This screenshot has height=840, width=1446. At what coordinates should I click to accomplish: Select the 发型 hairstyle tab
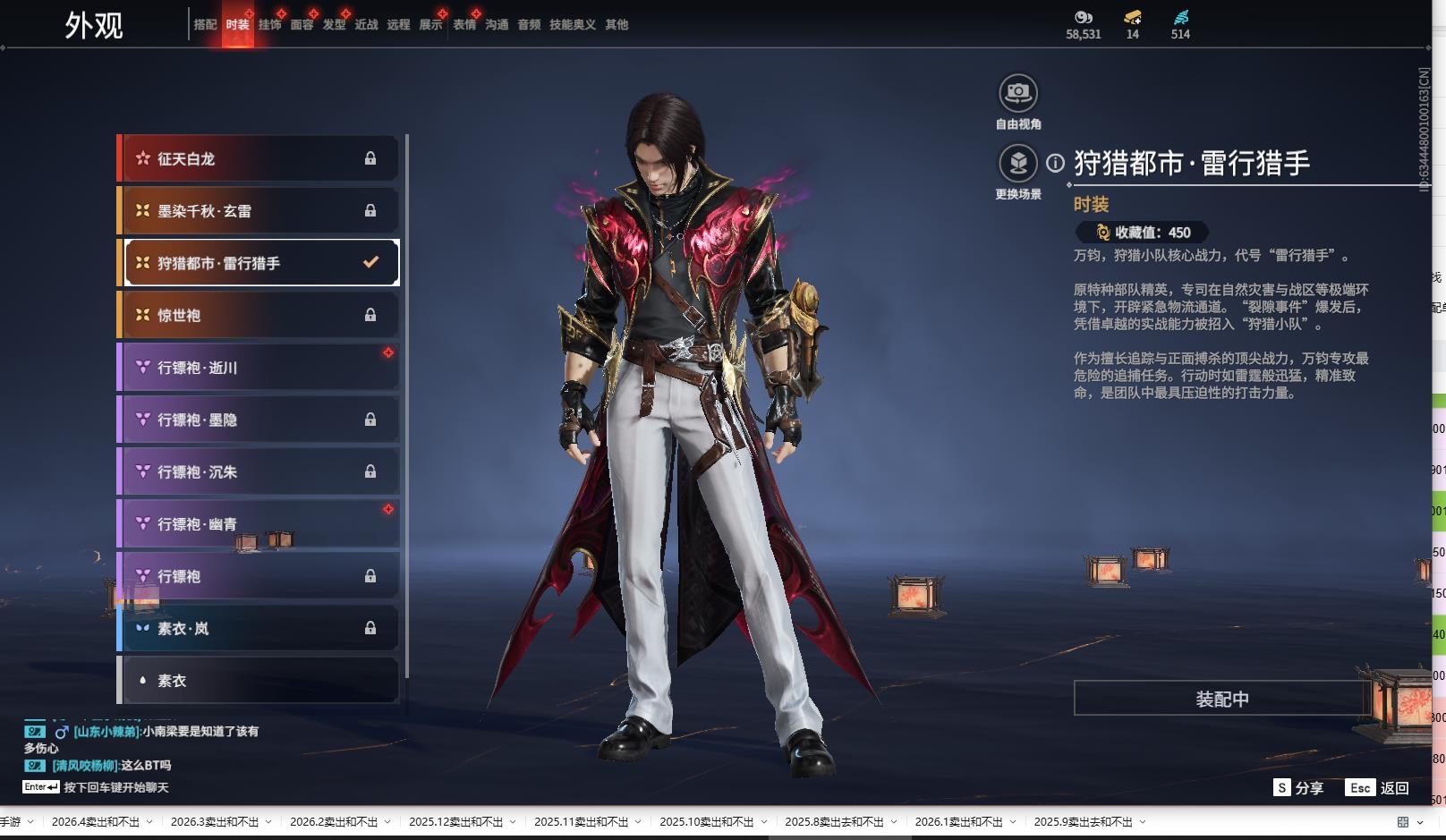(x=334, y=25)
